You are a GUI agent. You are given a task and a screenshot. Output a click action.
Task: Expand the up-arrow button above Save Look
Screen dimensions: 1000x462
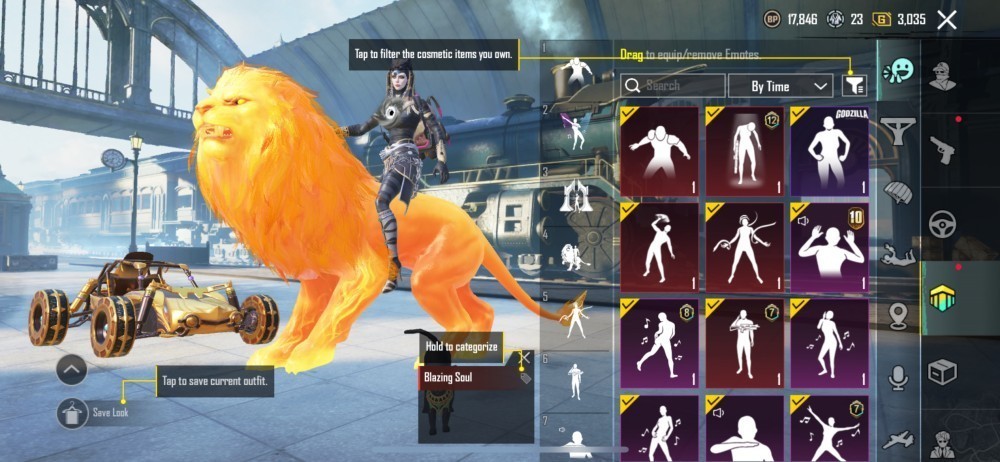point(72,369)
